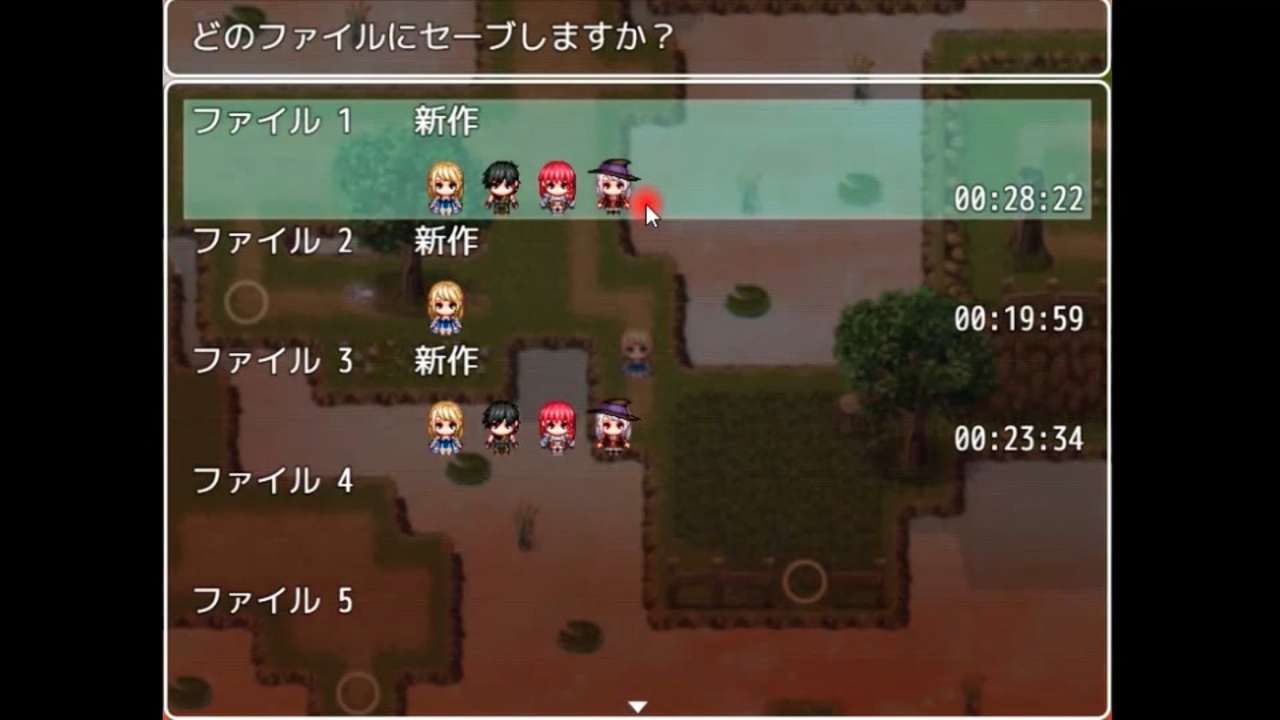
Task: Click the 新作 title label in File 1
Action: pyautogui.click(x=444, y=122)
